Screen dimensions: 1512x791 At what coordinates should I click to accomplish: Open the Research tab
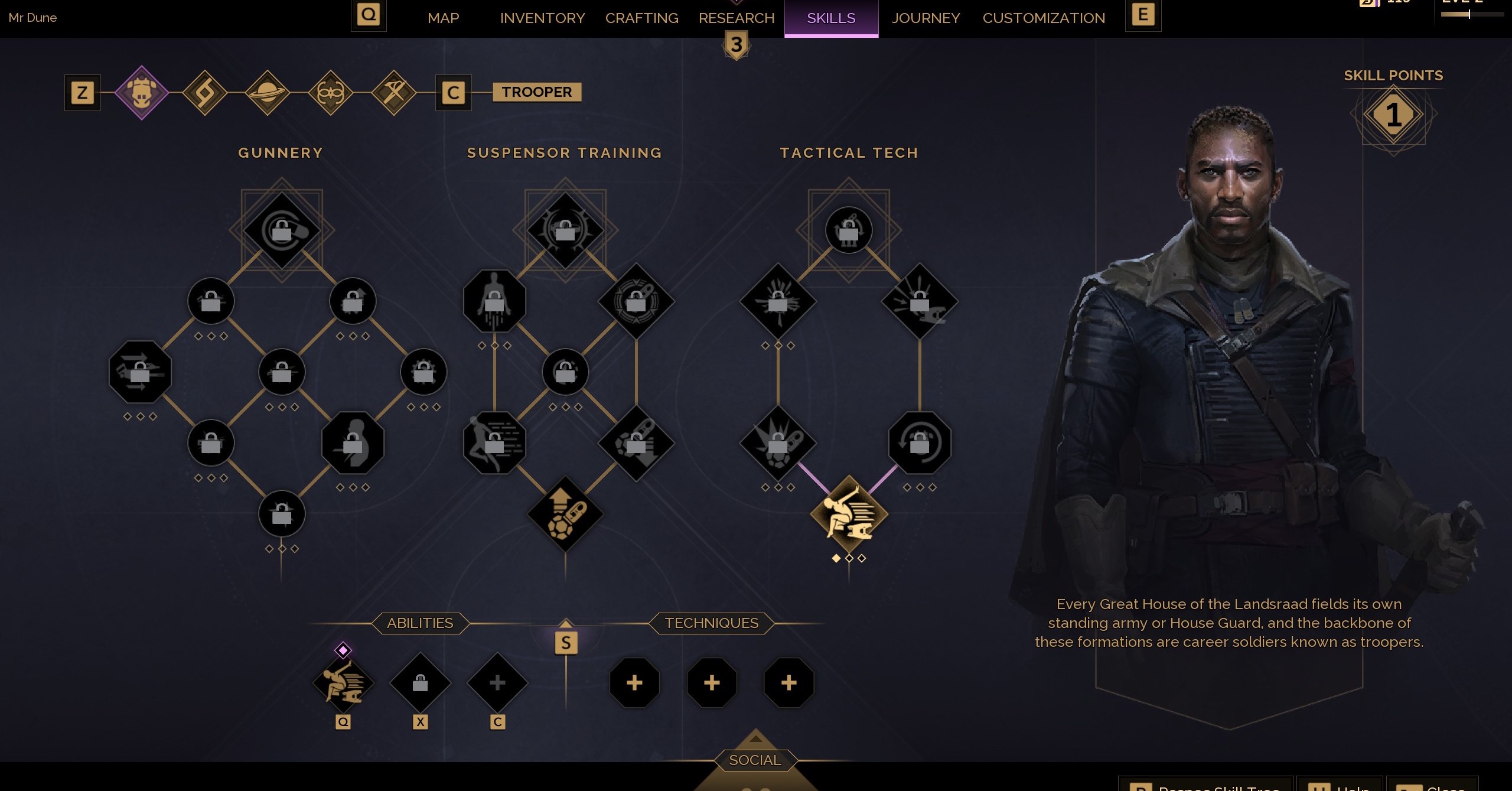coord(736,18)
